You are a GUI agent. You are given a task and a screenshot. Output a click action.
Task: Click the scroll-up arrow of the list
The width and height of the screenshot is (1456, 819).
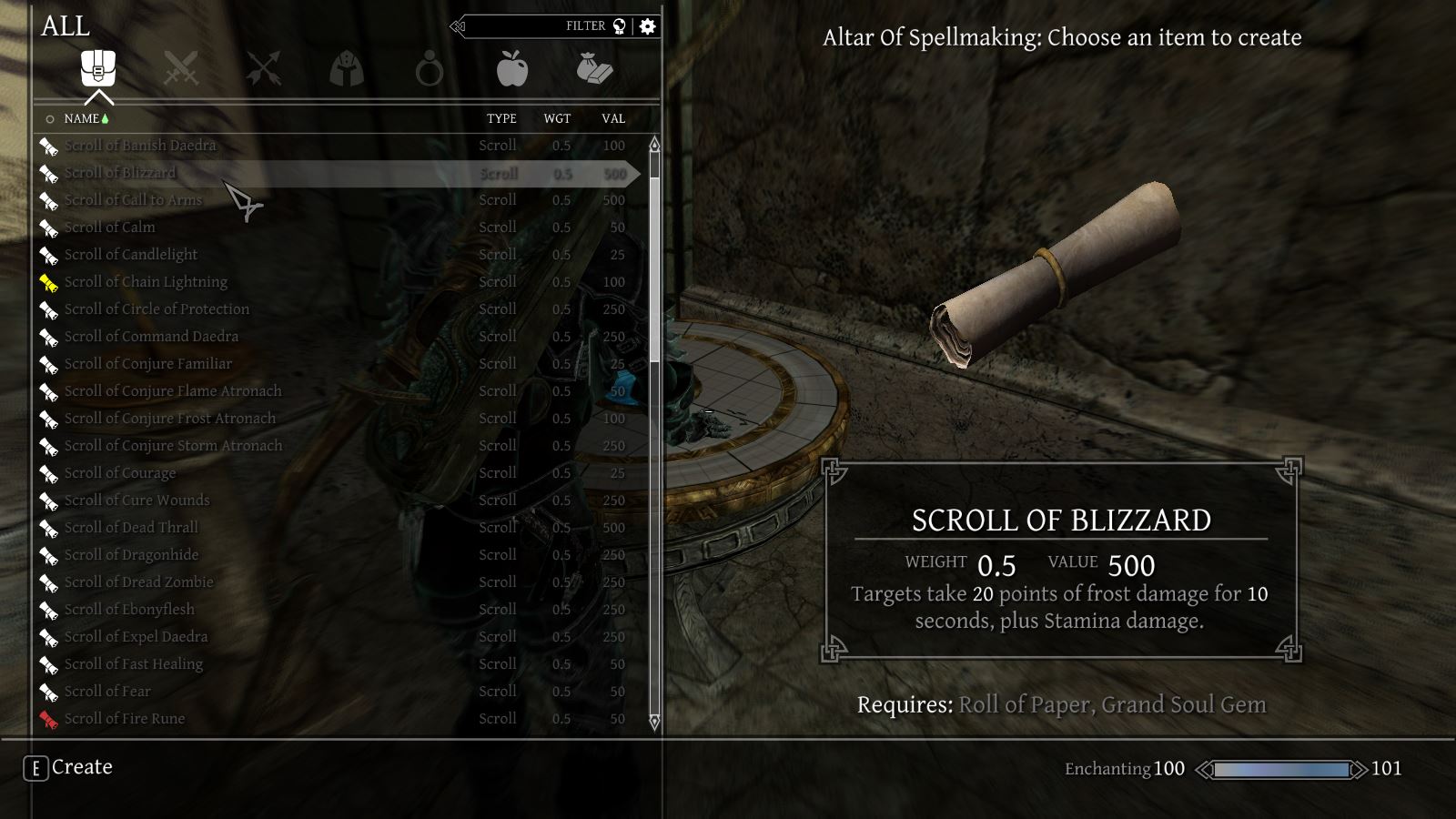654,145
